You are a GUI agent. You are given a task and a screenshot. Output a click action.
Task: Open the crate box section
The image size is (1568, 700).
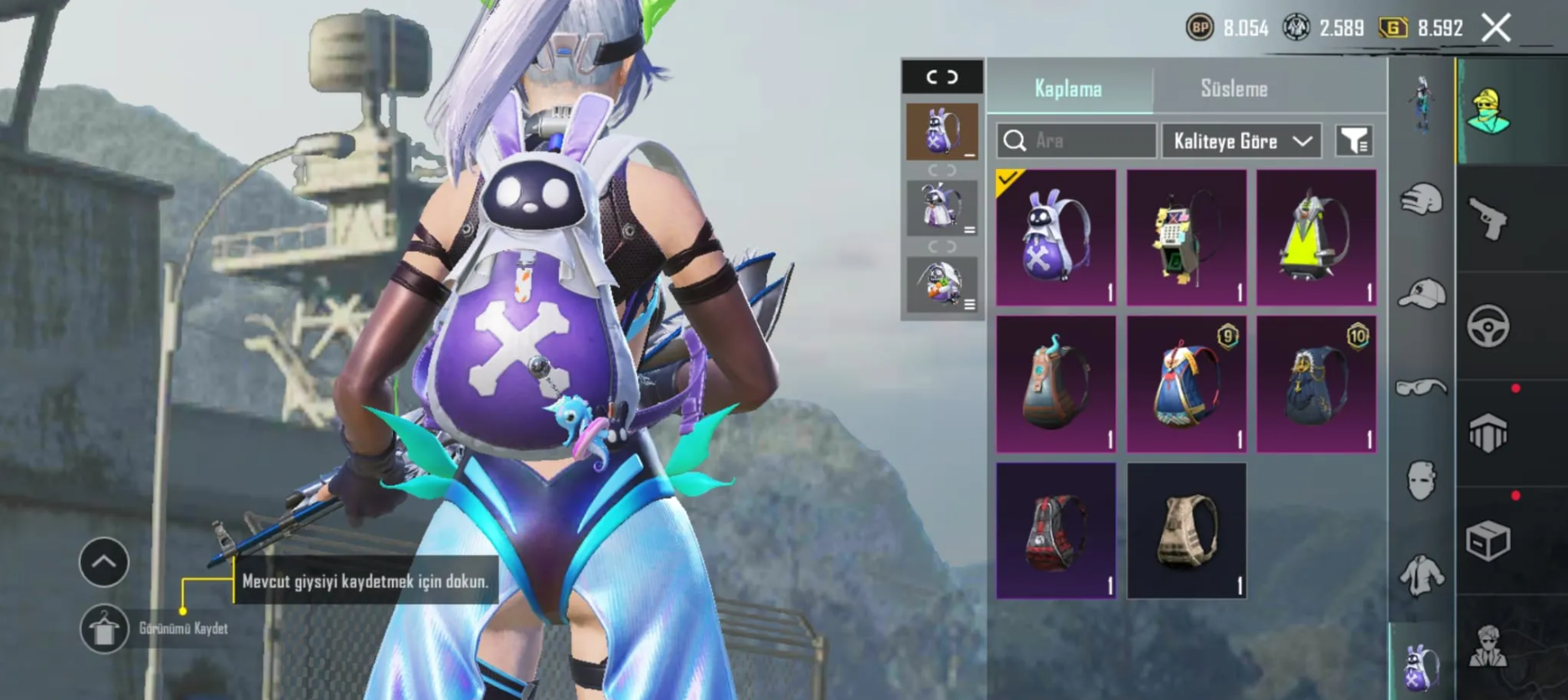(x=1488, y=541)
